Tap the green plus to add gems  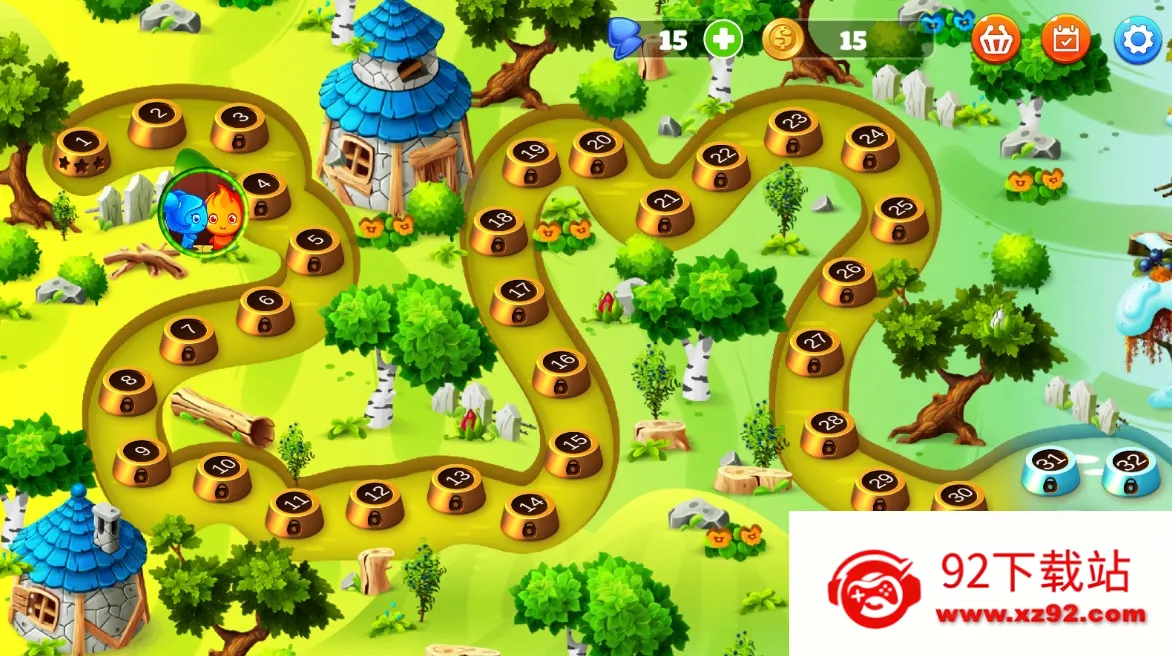[x=722, y=40]
